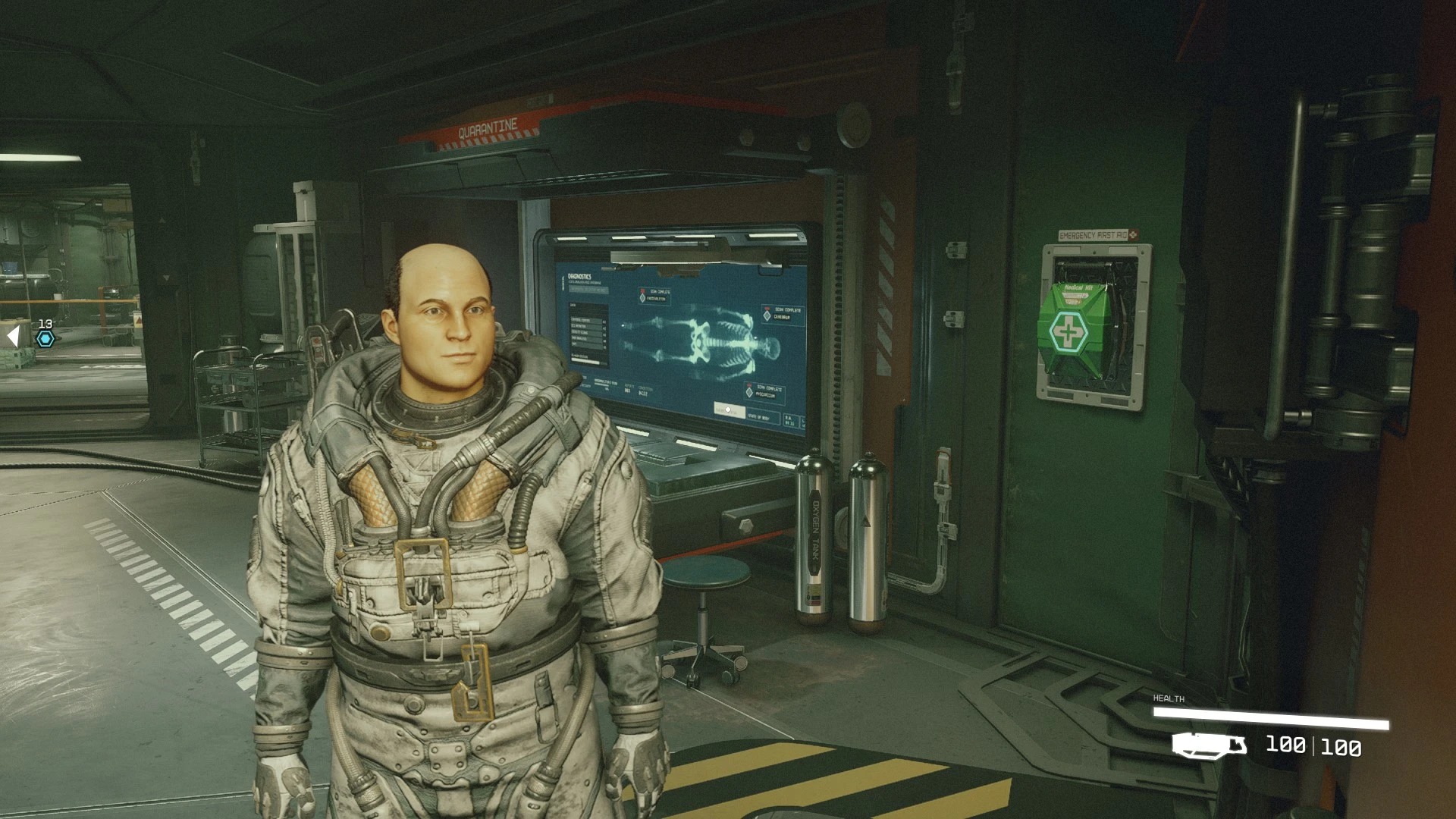
Task: Toggle the highlighted diagnostics alert banner
Action: click(589, 289)
